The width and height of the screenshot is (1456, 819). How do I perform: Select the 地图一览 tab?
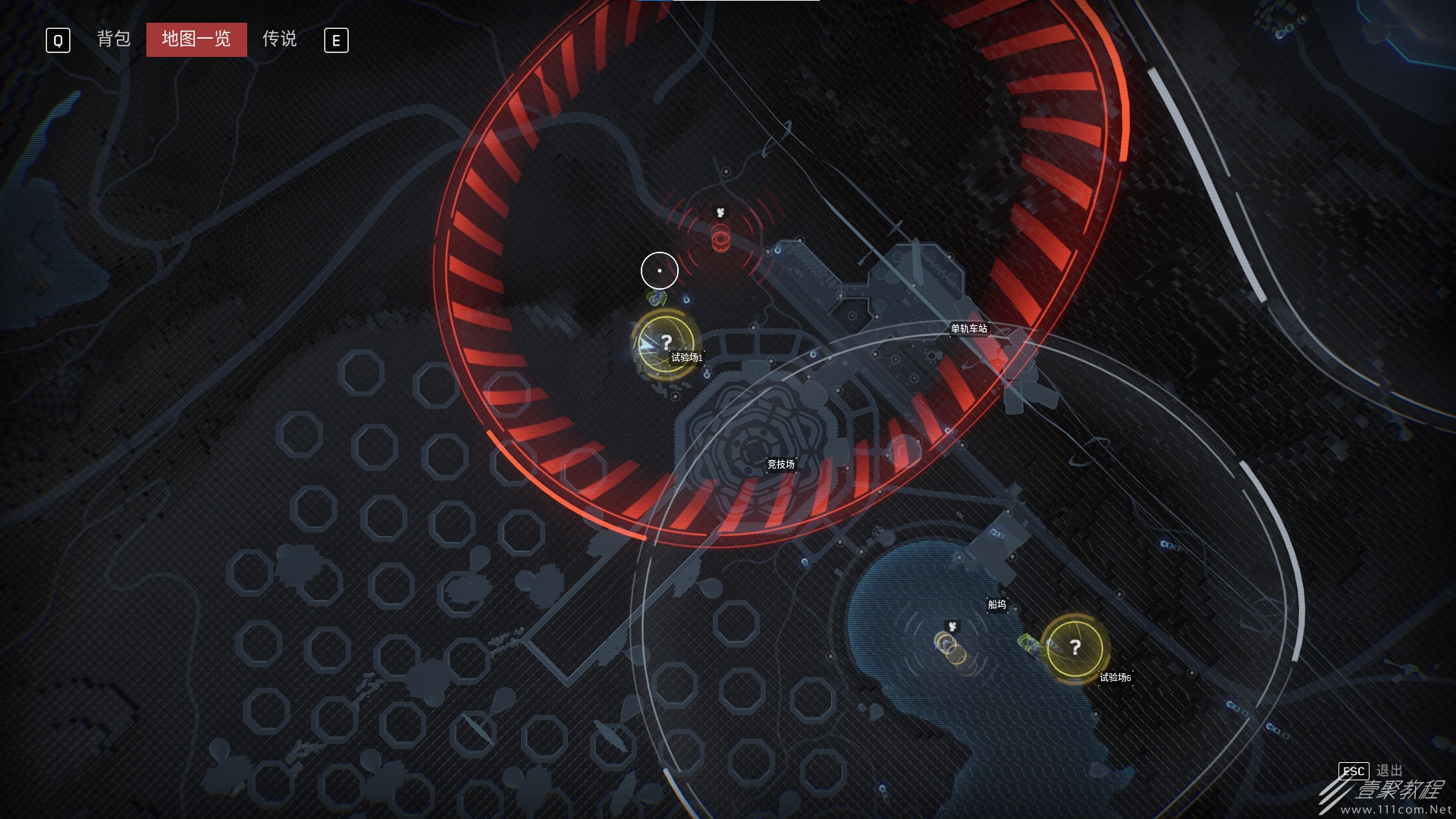coord(196,39)
